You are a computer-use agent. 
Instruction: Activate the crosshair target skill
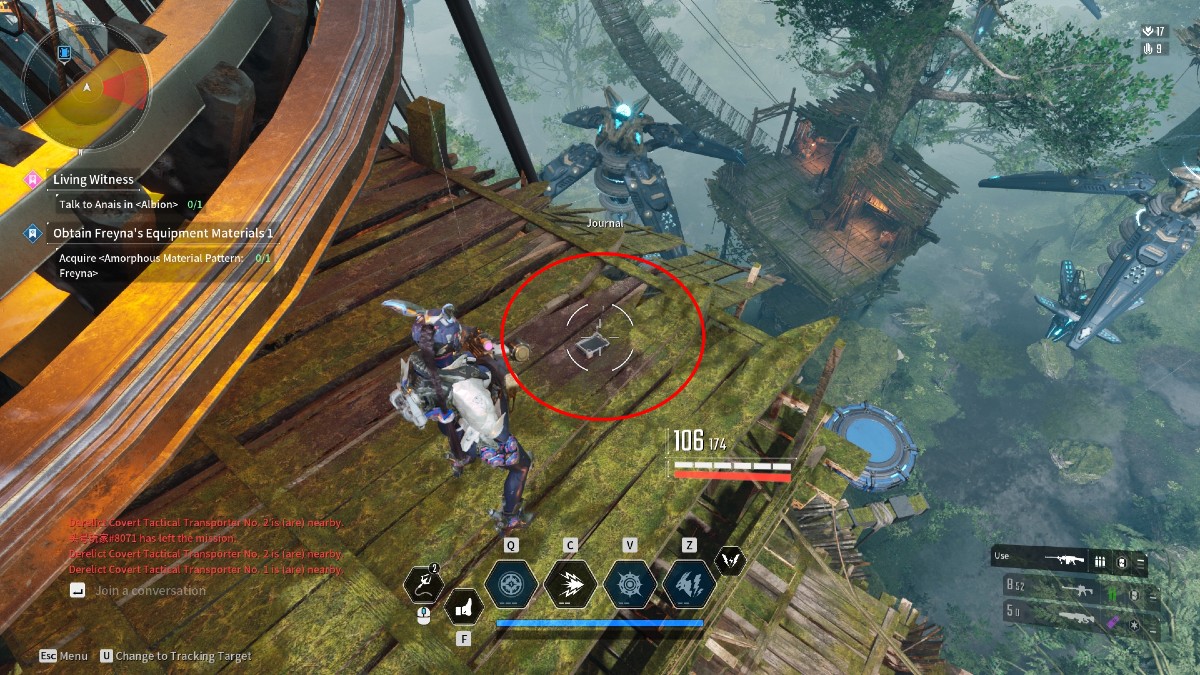click(x=511, y=585)
